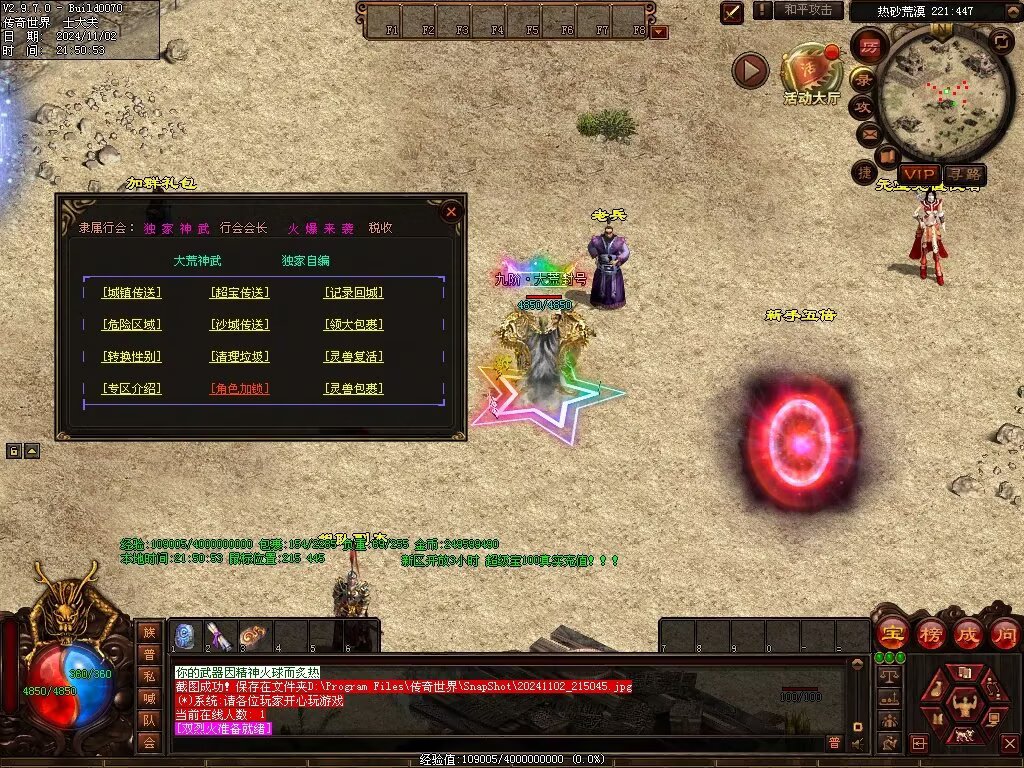Image resolution: width=1024 pixels, height=768 pixels.
Task: Open the 宝 treasure button
Action: (892, 633)
